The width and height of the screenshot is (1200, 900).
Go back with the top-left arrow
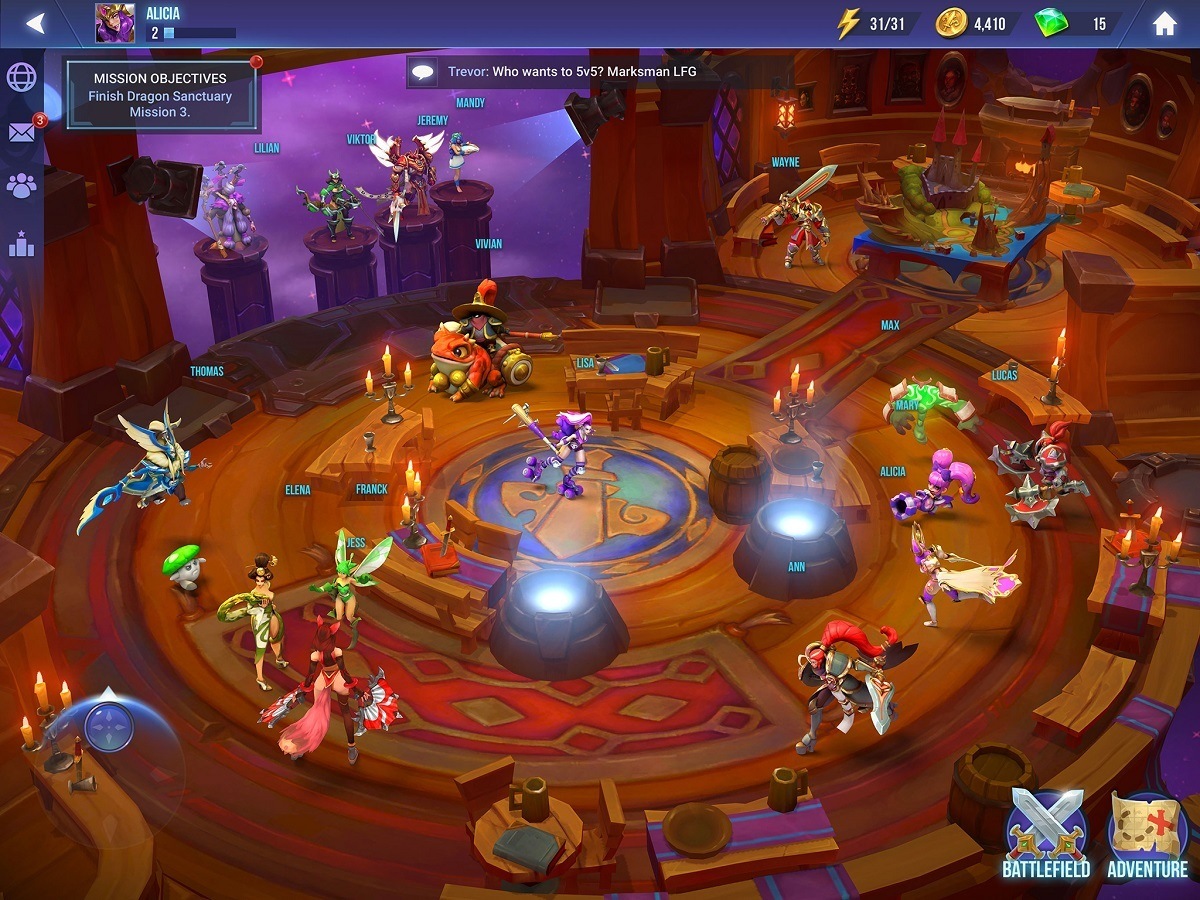[x=36, y=23]
